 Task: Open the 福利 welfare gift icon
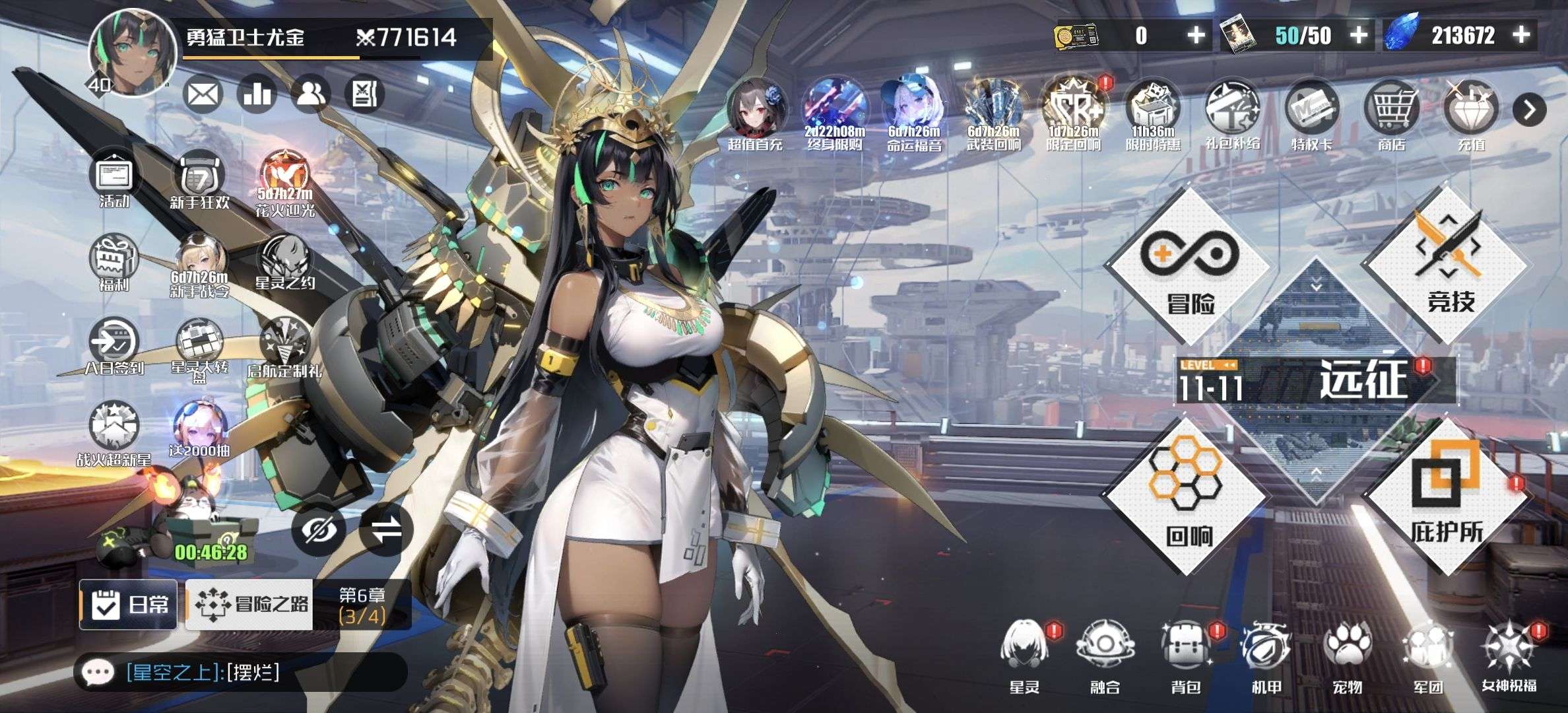click(114, 263)
